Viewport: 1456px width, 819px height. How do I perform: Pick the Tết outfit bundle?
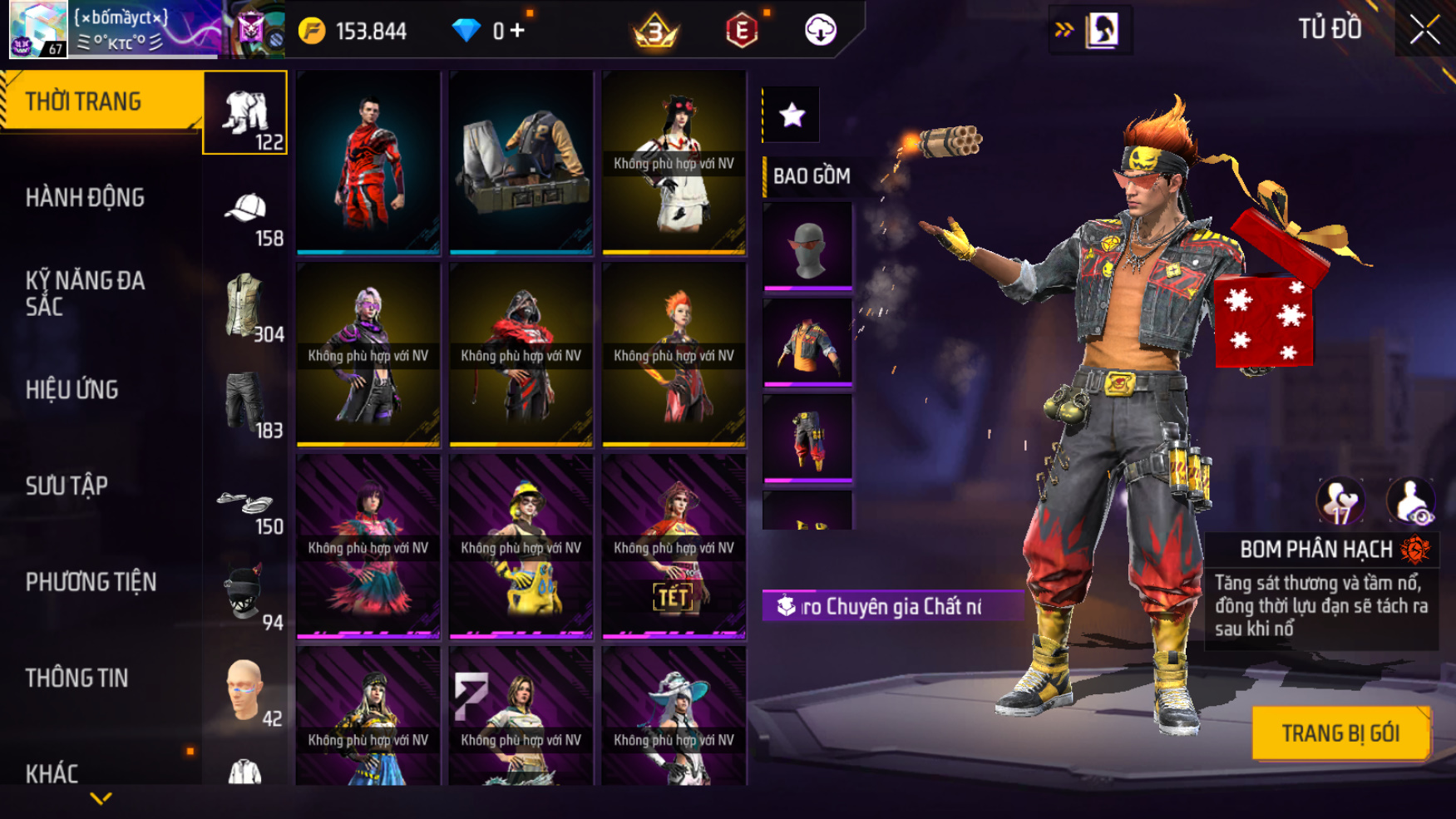674,547
